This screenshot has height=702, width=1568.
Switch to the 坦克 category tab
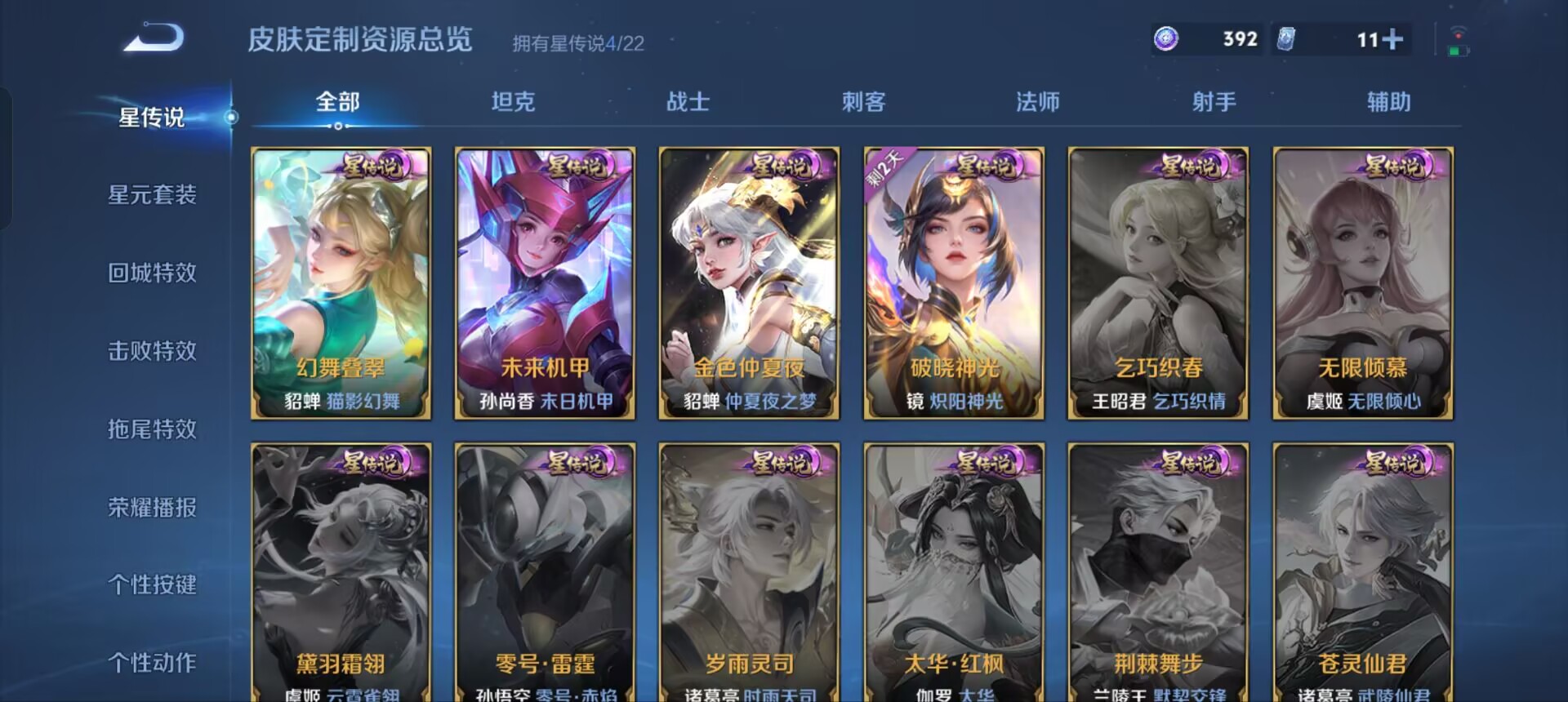coord(514,102)
